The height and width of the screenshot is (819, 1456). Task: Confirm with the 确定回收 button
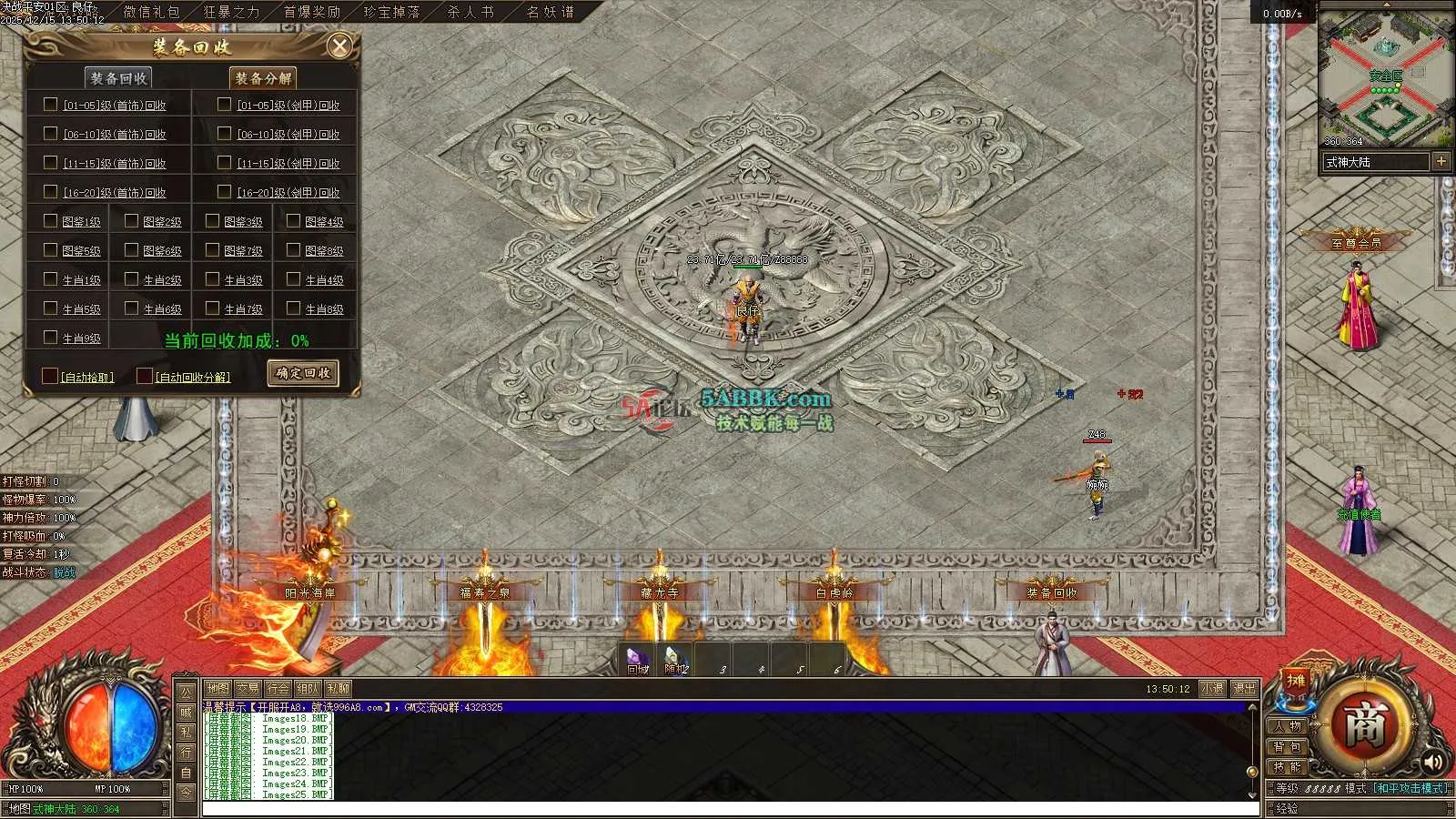click(x=303, y=373)
